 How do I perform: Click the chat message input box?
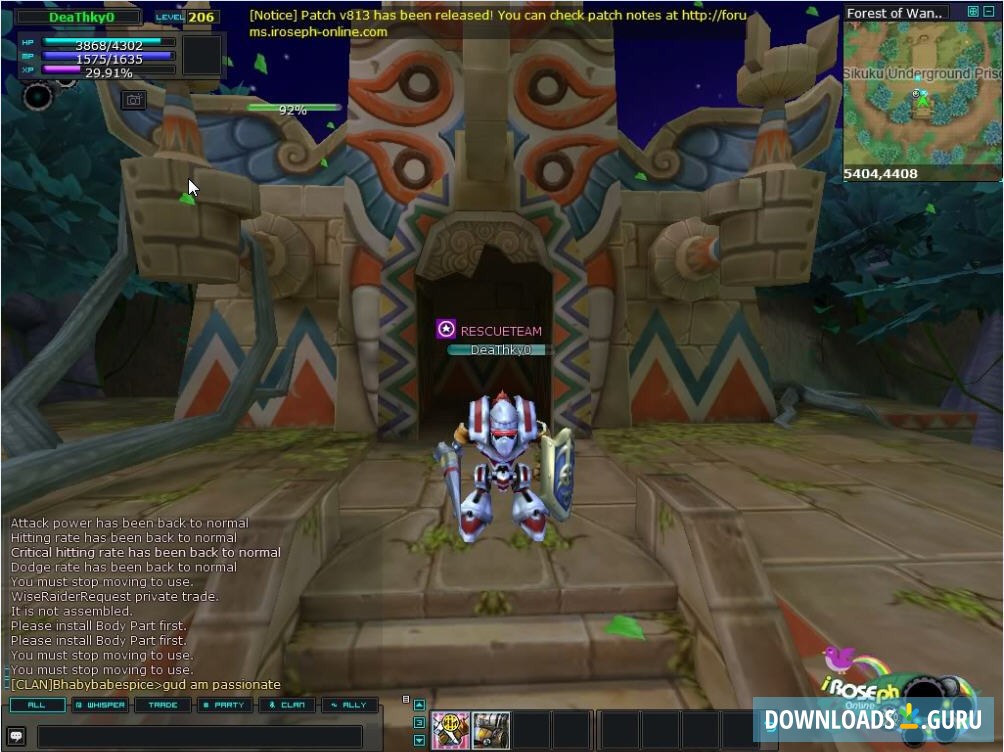tap(200, 736)
